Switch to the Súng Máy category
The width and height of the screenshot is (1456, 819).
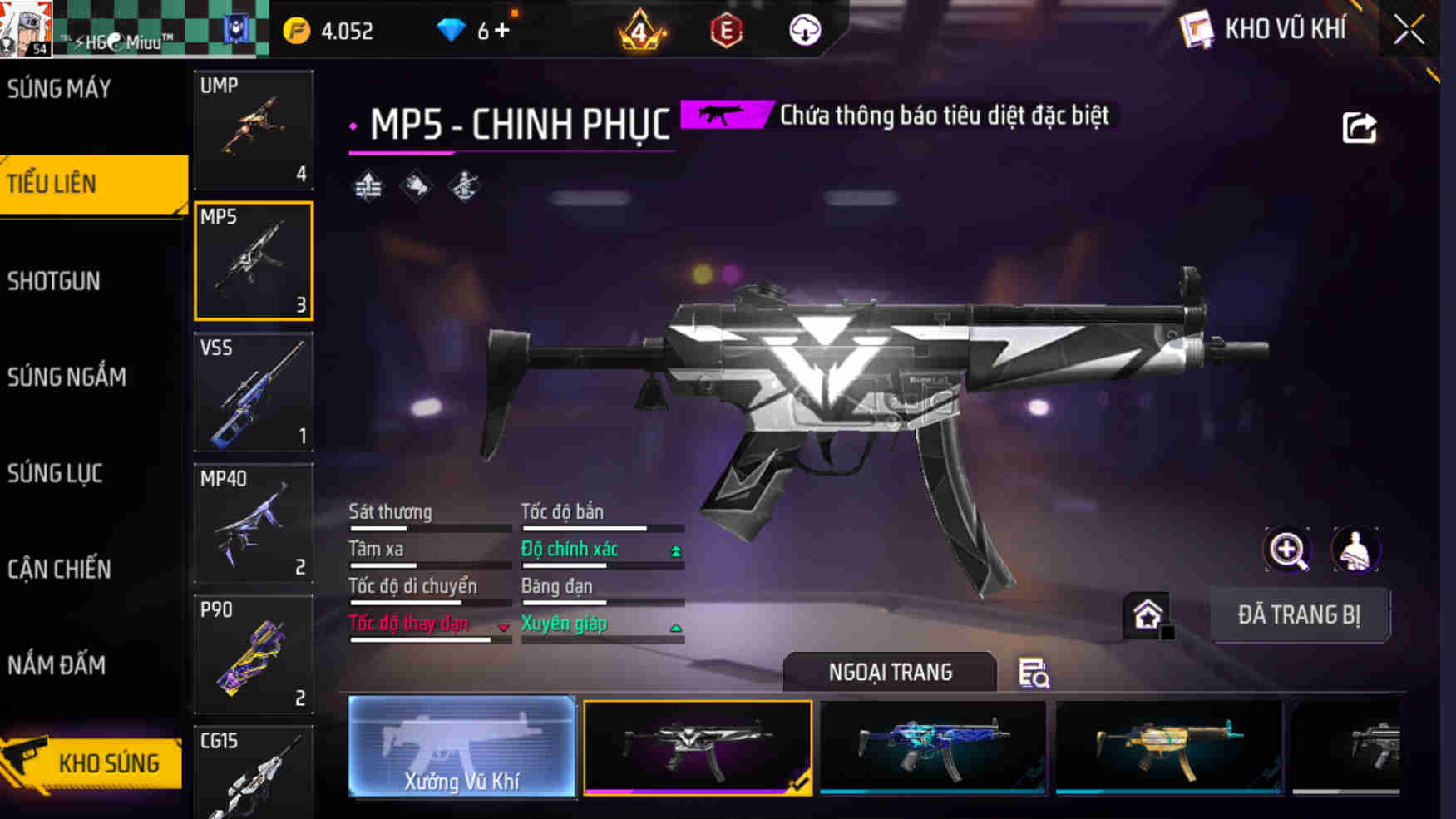click(60, 89)
